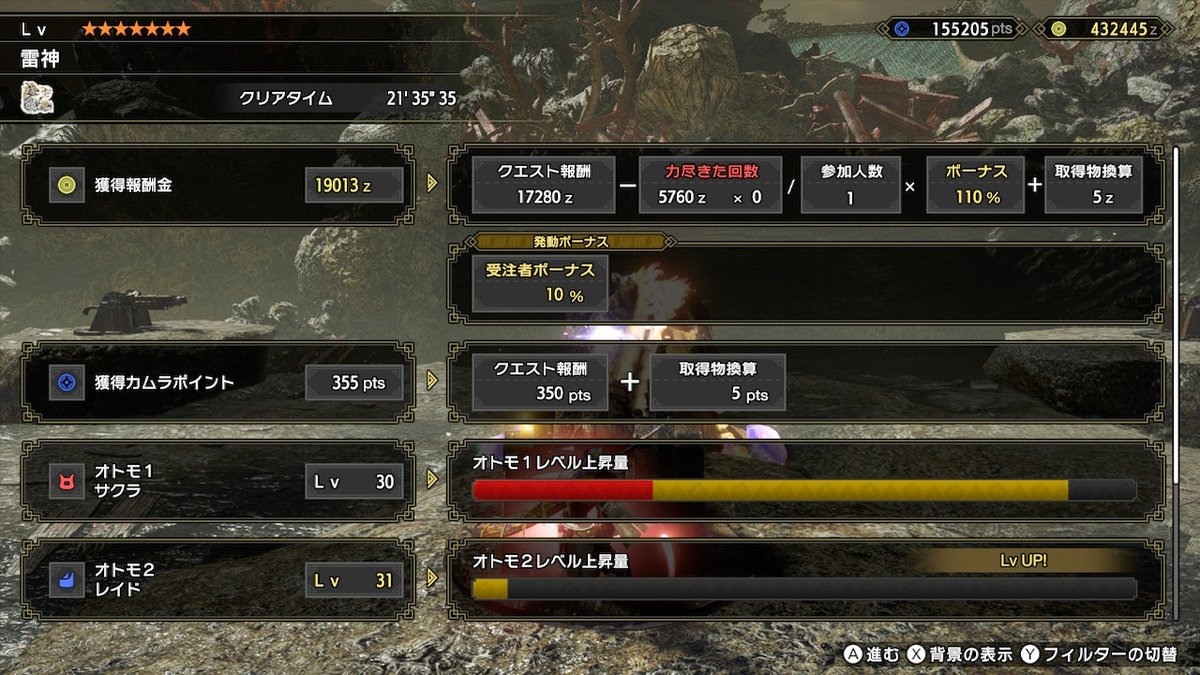Click the 雷神 quest monster icon
The image size is (1200, 675).
[37, 97]
